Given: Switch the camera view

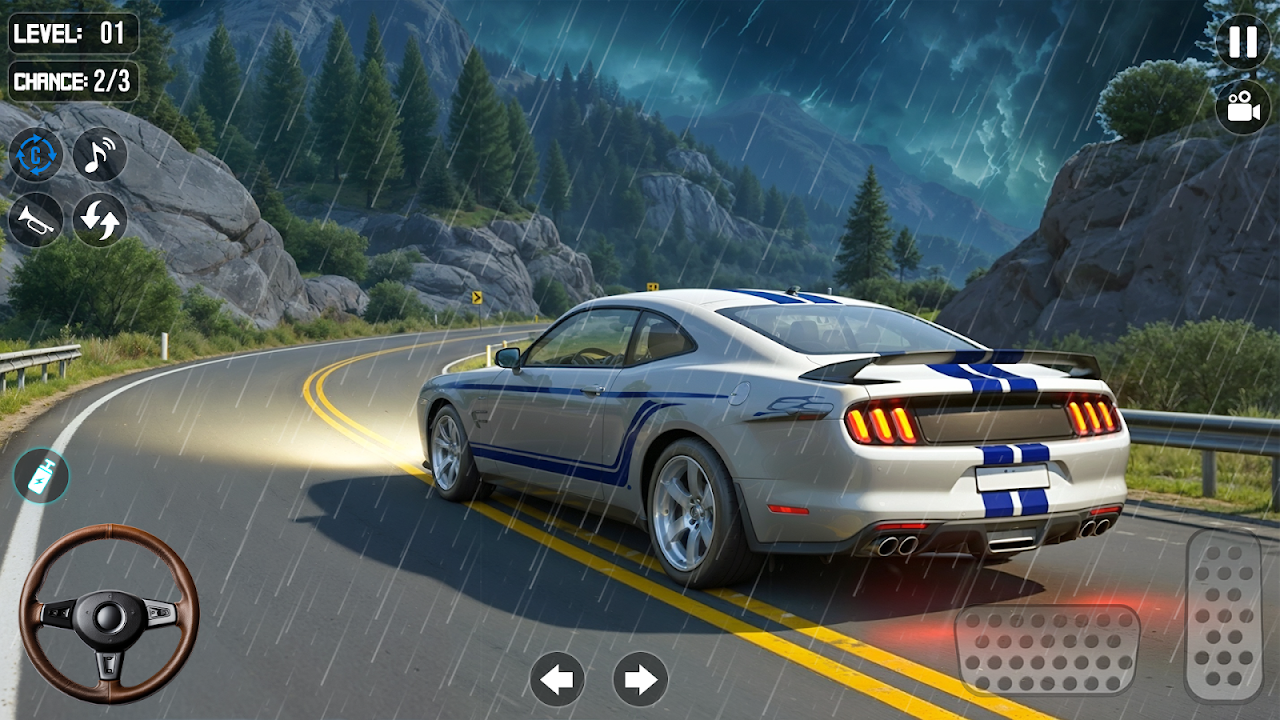Looking at the screenshot, I should click(1243, 107).
